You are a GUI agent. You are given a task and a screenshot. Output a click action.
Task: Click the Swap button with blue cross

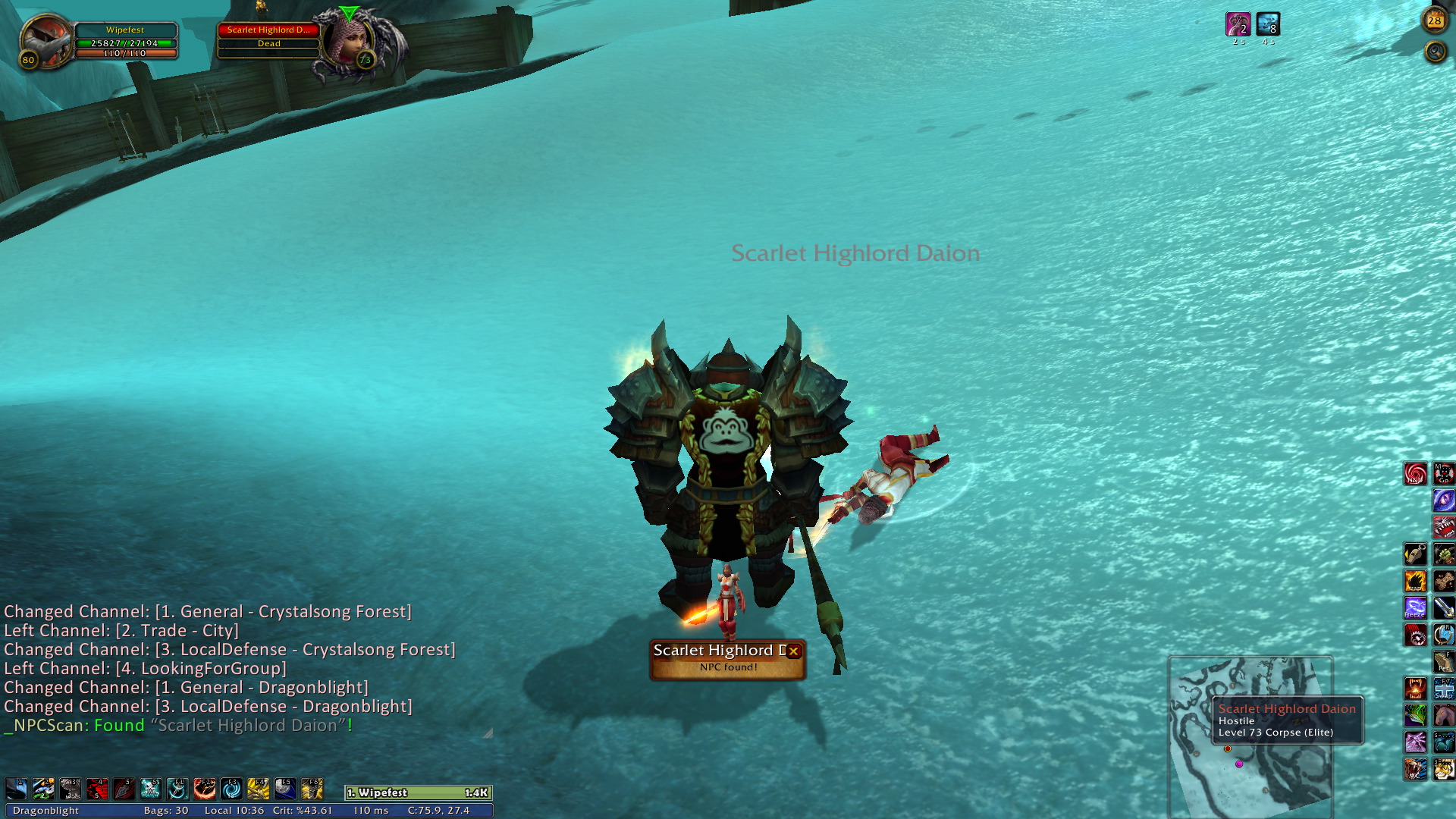click(x=1443, y=689)
